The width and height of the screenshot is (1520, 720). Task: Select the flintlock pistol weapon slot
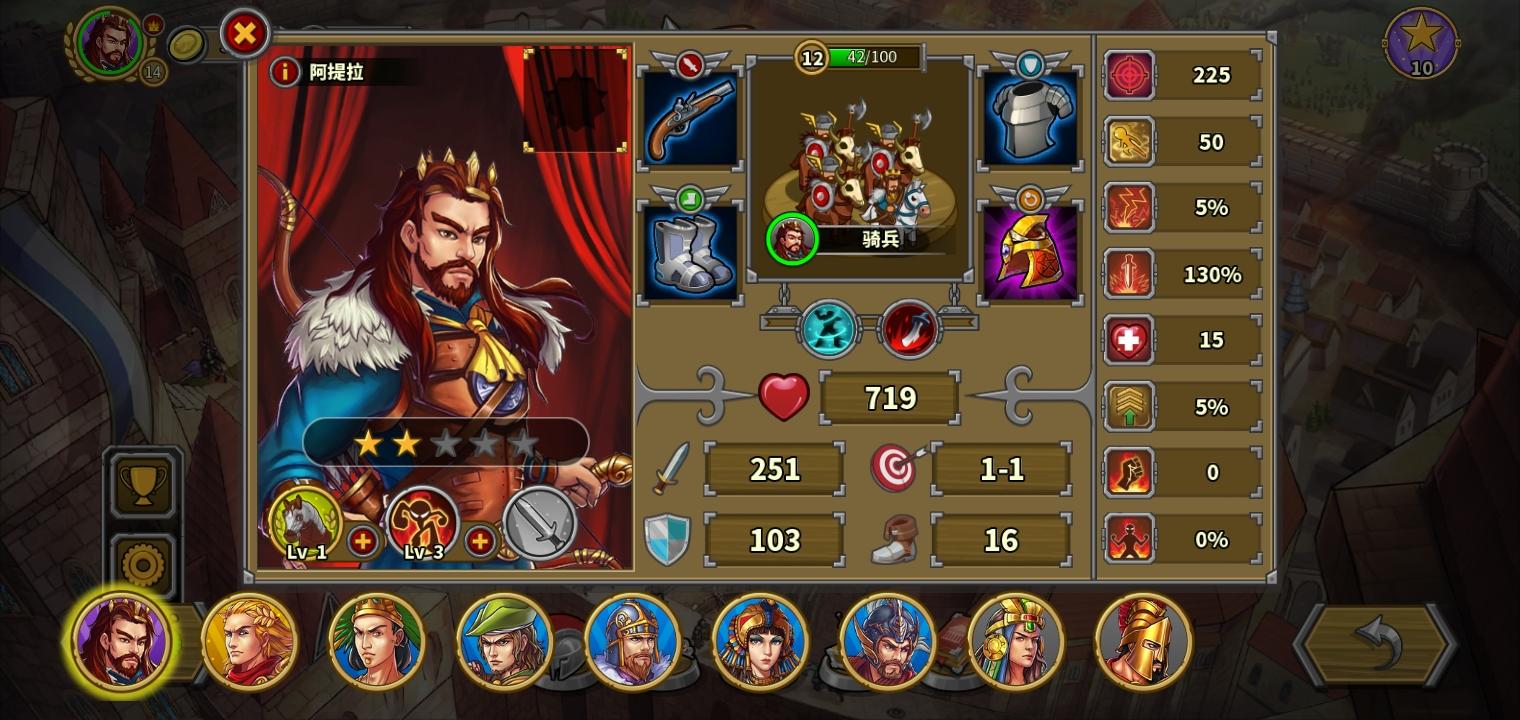(x=690, y=118)
